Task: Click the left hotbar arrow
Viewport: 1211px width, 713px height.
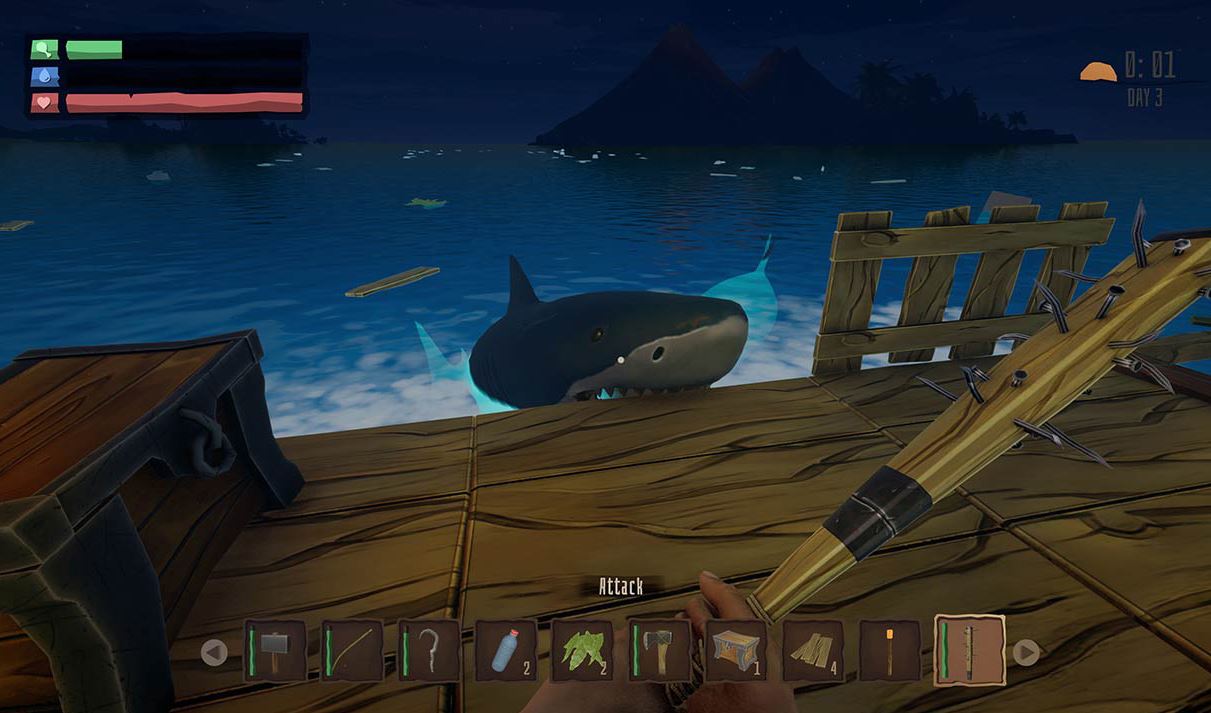Action: pos(214,653)
